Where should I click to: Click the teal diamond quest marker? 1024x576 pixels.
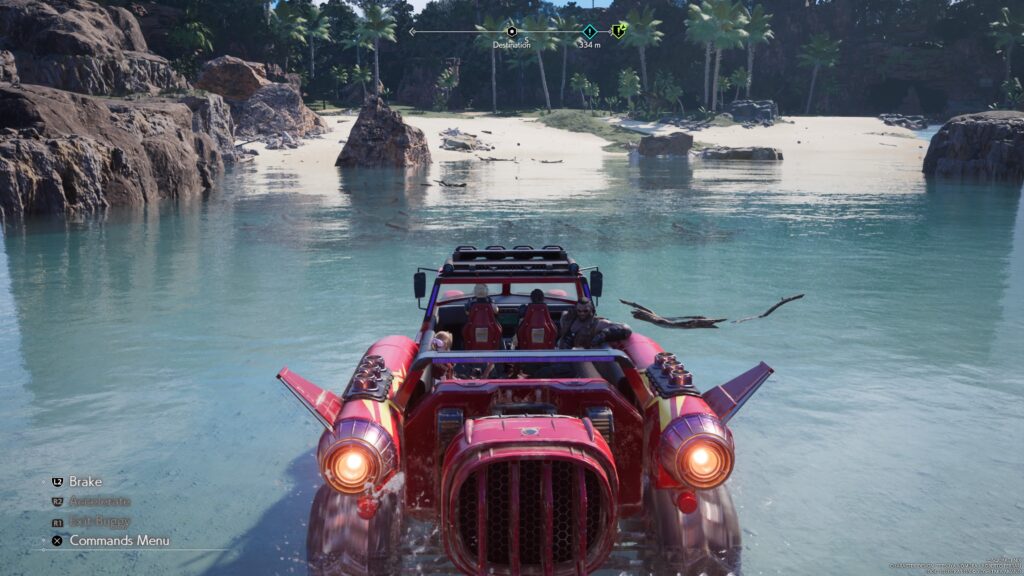589,31
